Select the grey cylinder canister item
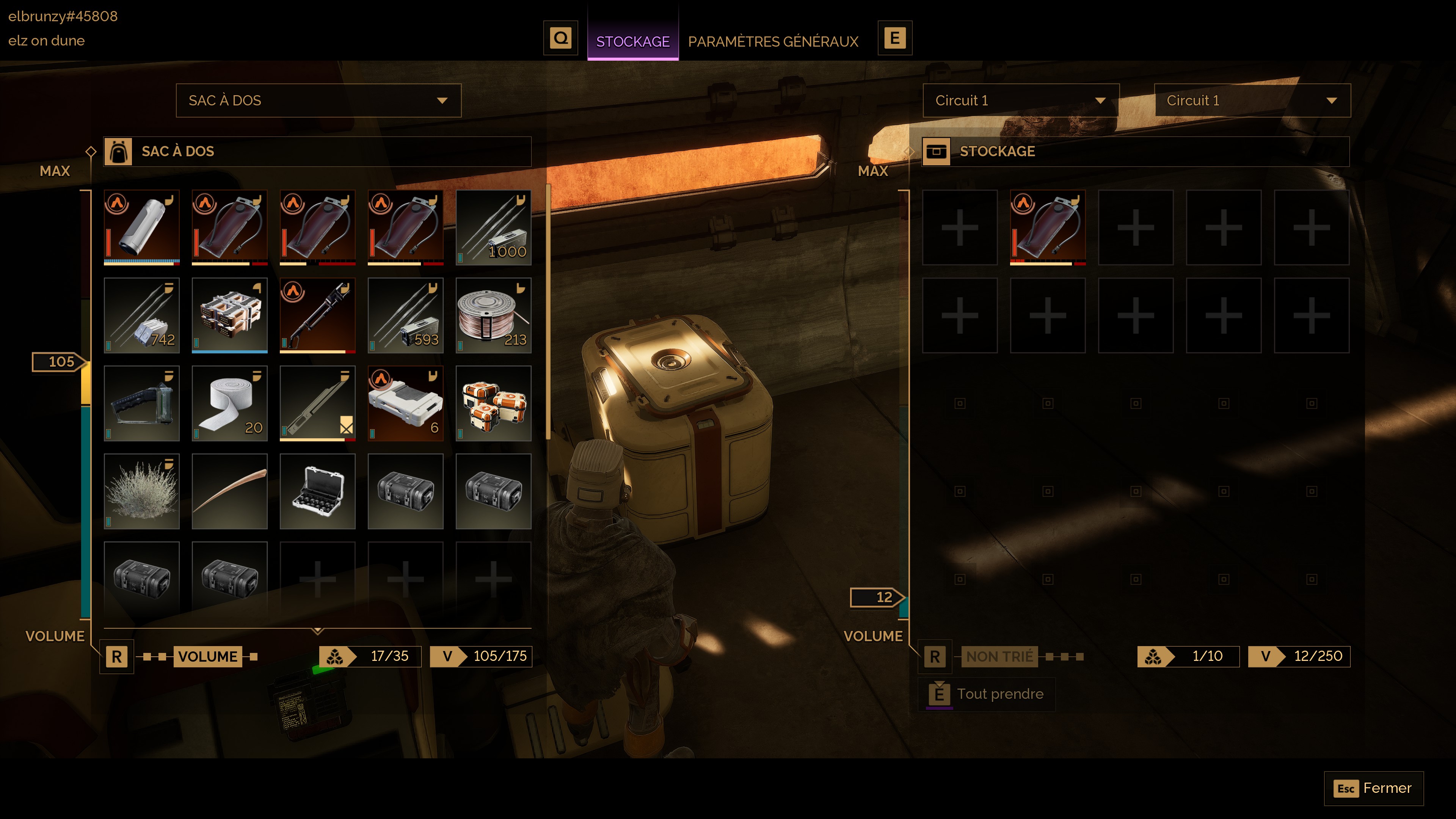The width and height of the screenshot is (1456, 819). (x=141, y=227)
